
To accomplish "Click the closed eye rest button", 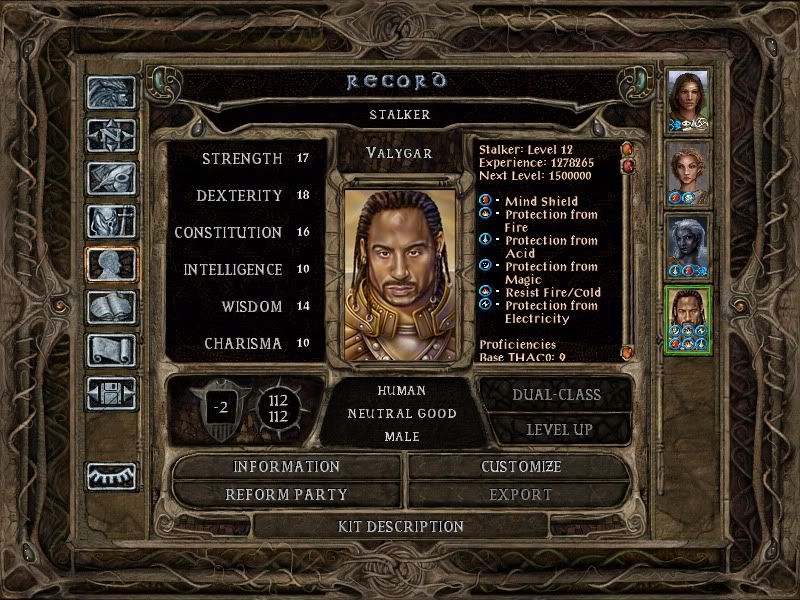I will click(111, 476).
